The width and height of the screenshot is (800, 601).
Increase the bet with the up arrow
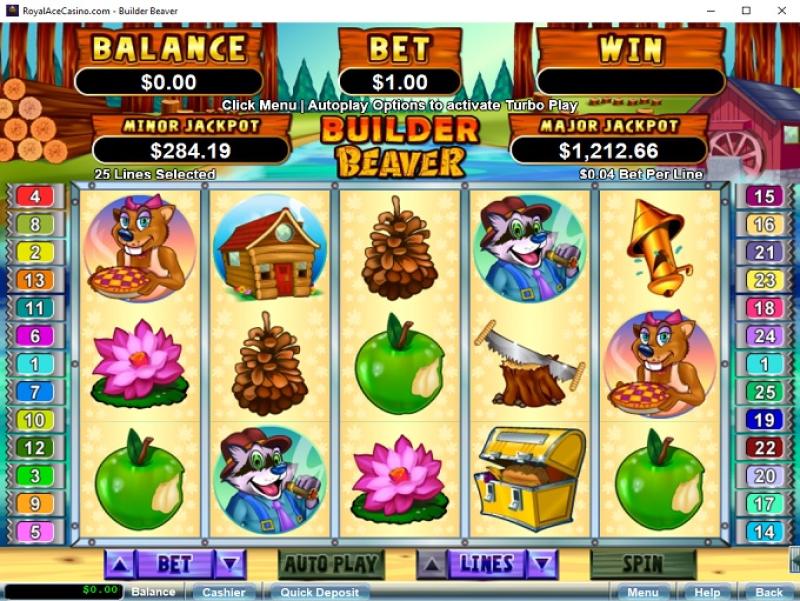(x=119, y=564)
